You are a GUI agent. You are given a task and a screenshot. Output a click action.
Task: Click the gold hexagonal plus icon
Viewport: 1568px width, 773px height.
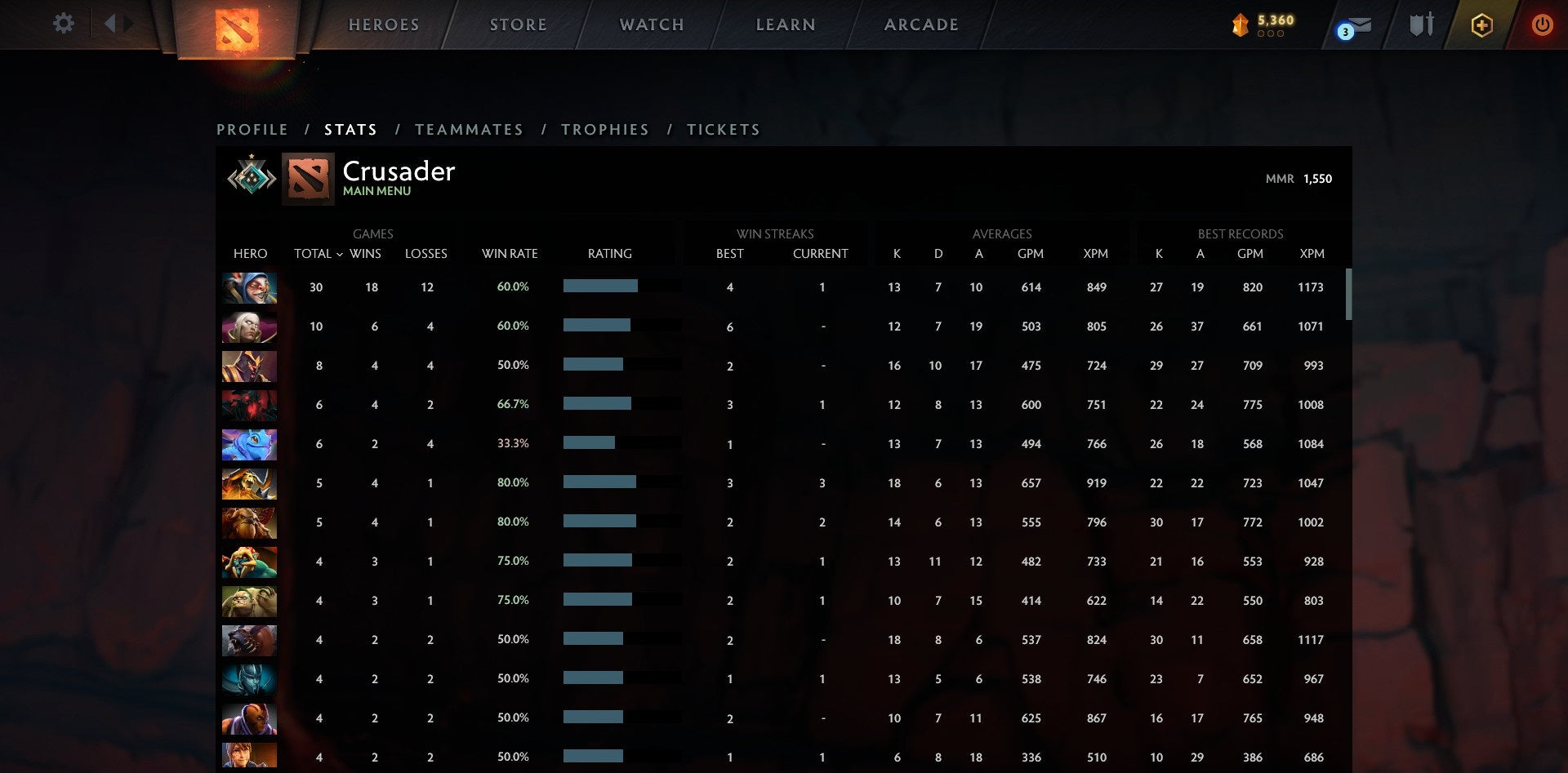coord(1481,25)
